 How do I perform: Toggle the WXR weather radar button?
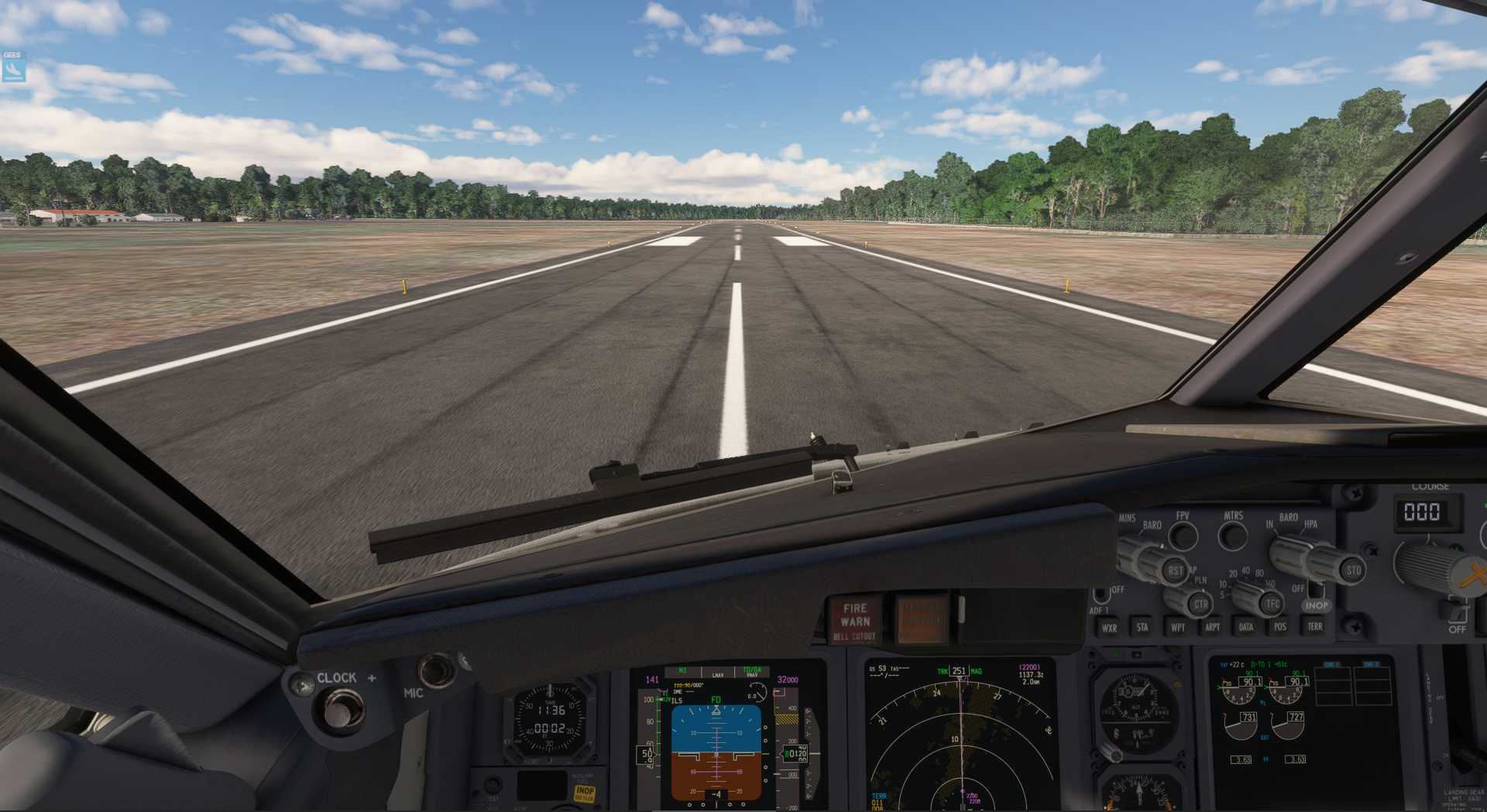[1109, 628]
